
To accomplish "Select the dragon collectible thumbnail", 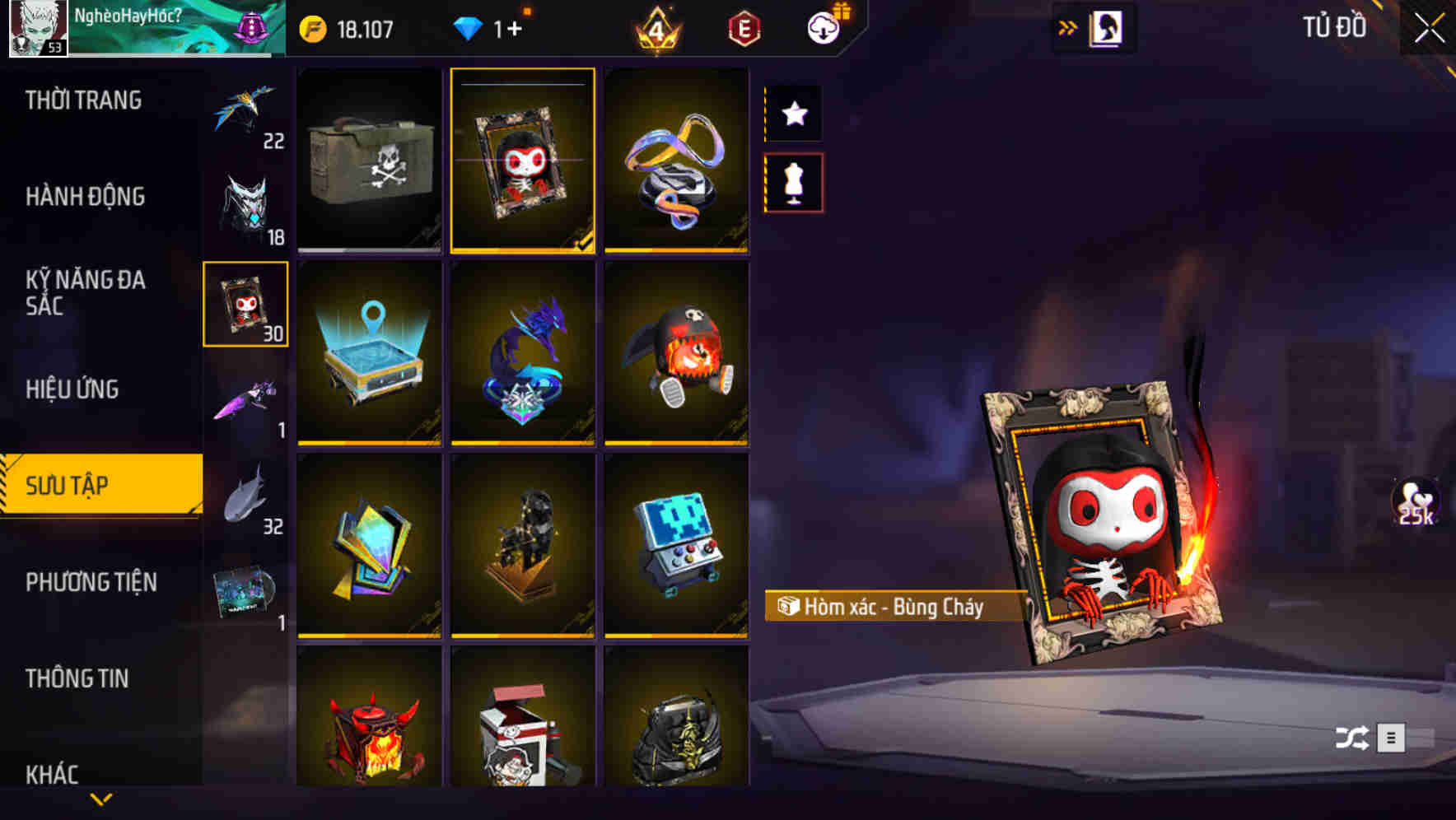I will 522,354.
